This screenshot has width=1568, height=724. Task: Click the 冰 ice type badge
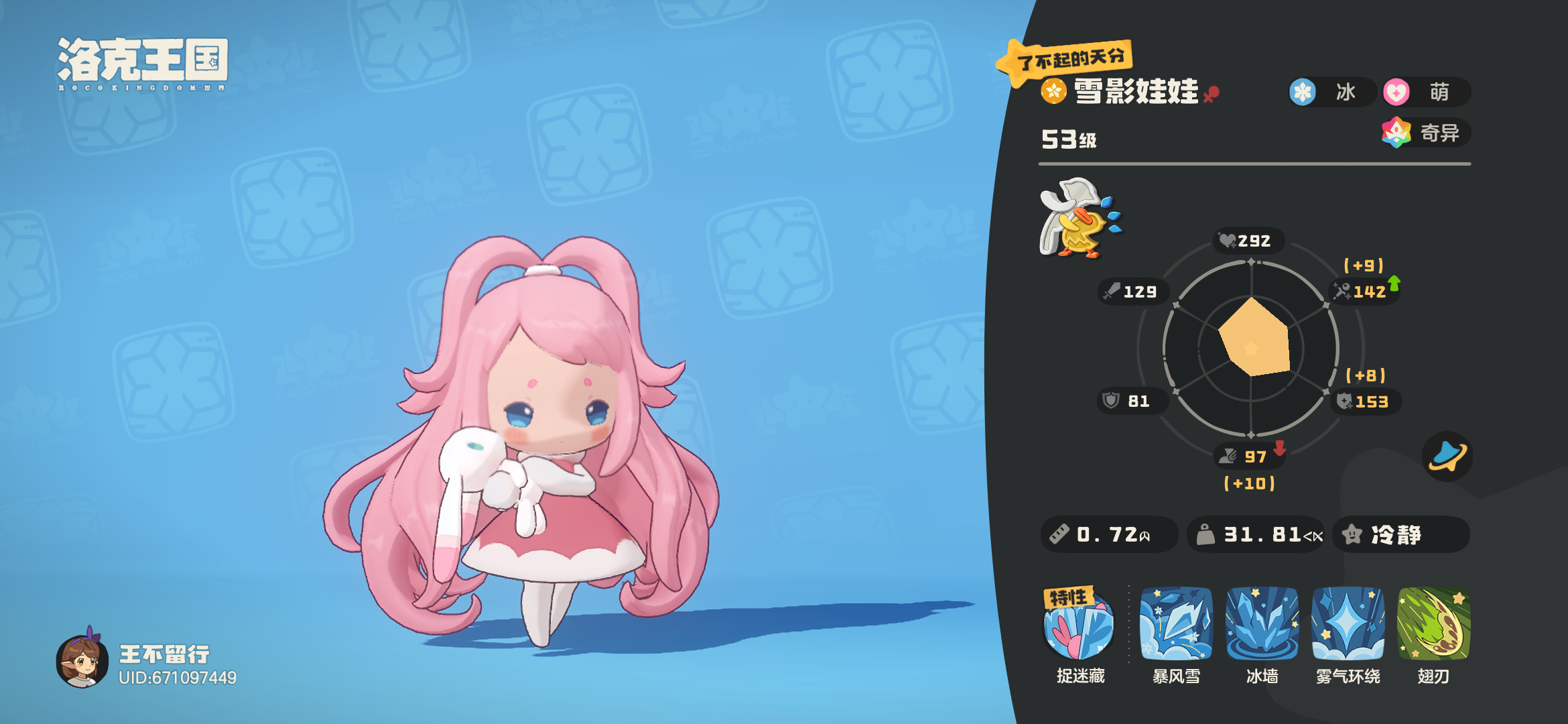point(1330,93)
